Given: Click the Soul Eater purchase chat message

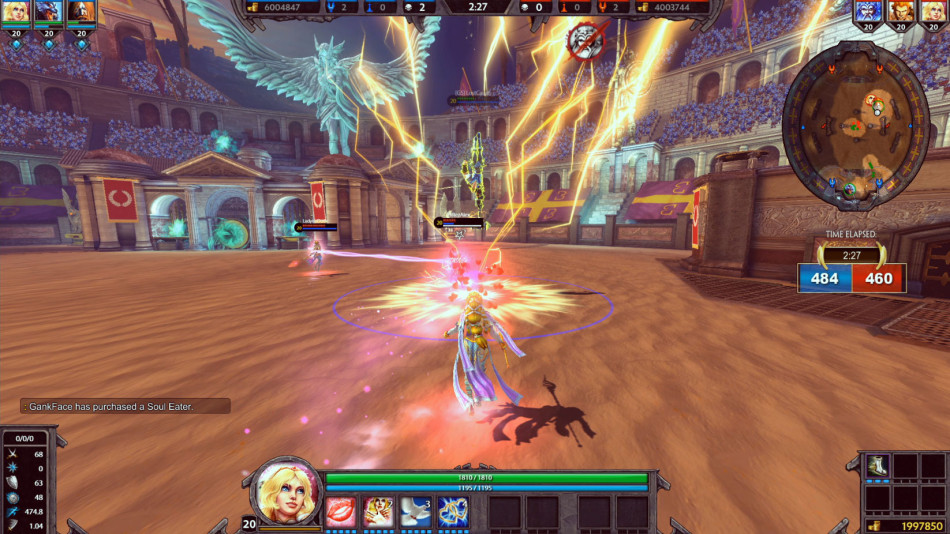Looking at the screenshot, I should [x=125, y=406].
